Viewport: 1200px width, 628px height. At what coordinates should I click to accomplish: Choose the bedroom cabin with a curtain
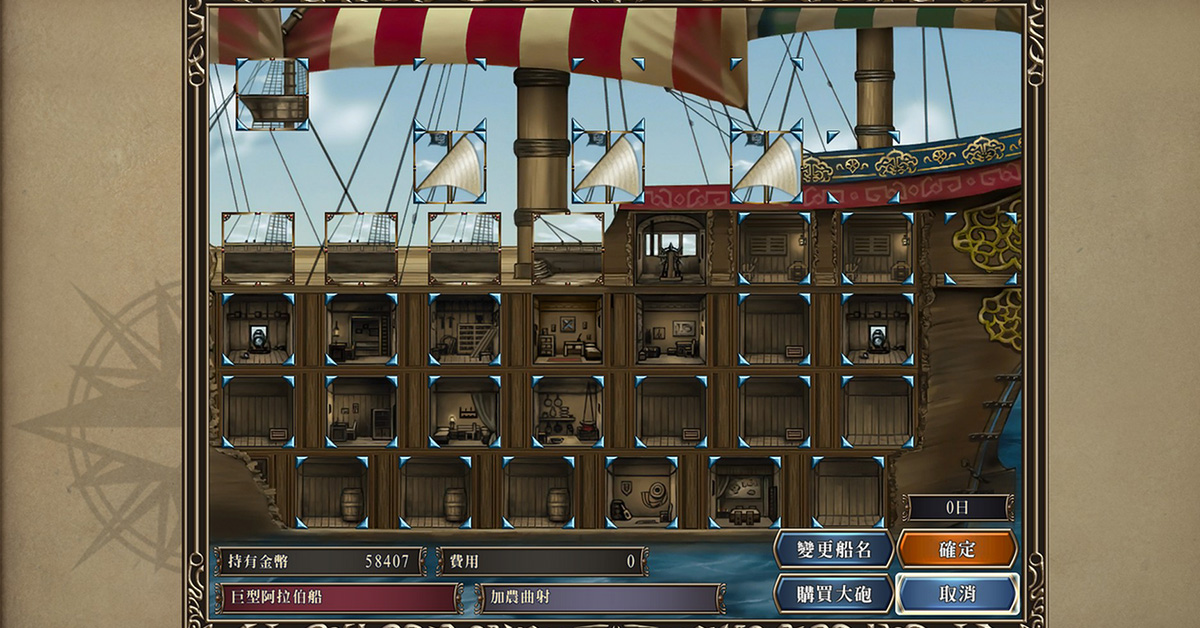tap(464, 411)
